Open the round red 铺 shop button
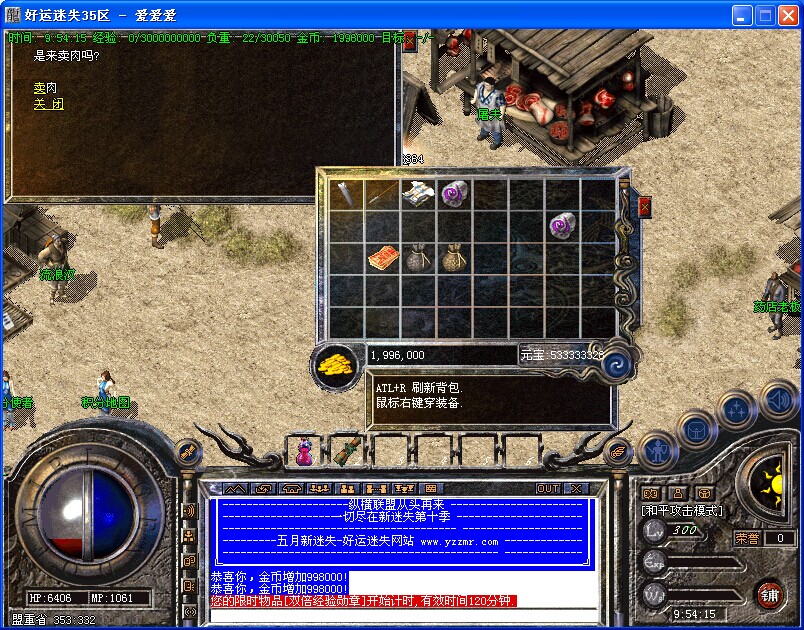This screenshot has height=630, width=804. pyautogui.click(x=769, y=594)
